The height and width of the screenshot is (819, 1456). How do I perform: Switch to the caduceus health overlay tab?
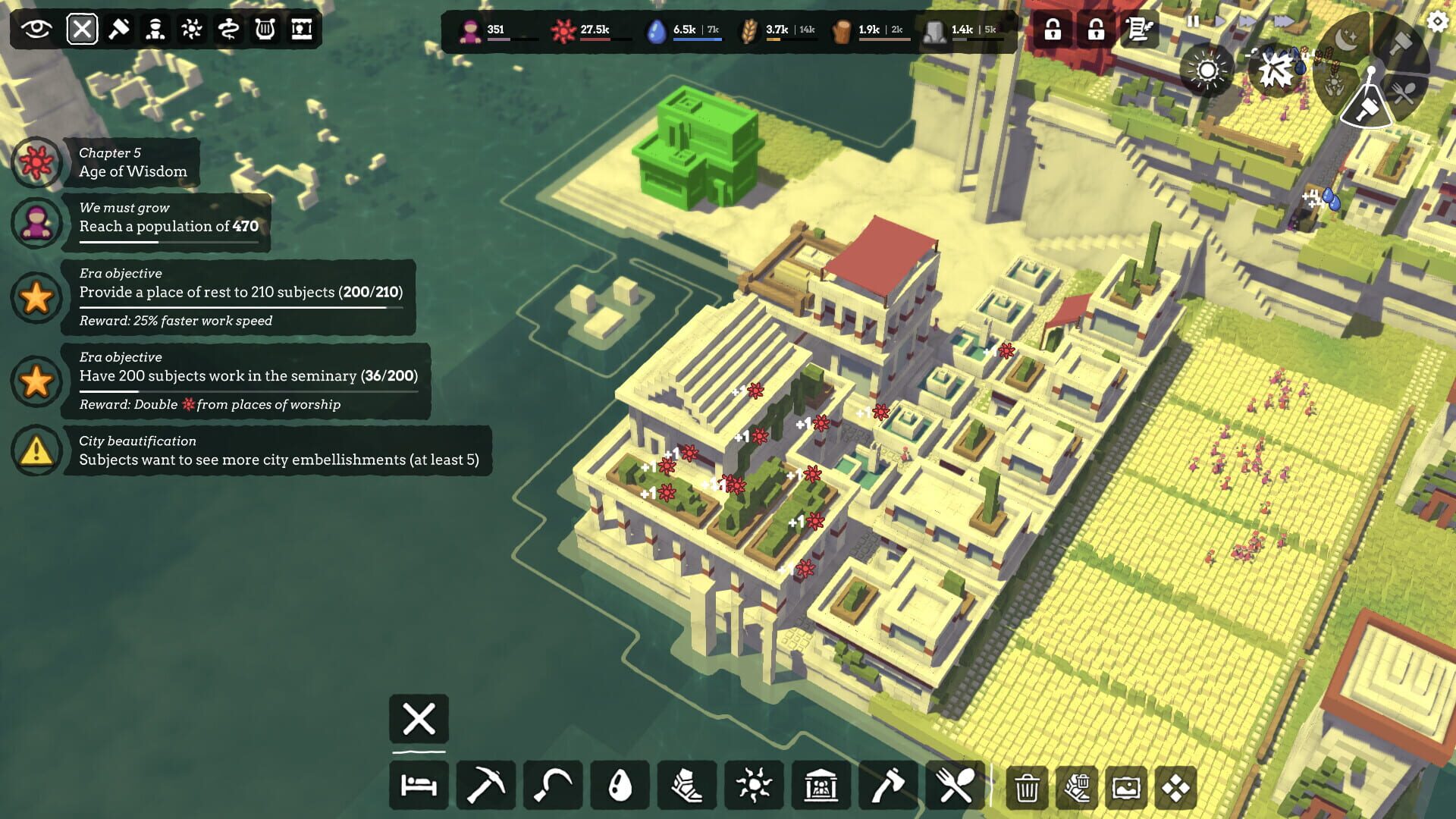[x=227, y=29]
